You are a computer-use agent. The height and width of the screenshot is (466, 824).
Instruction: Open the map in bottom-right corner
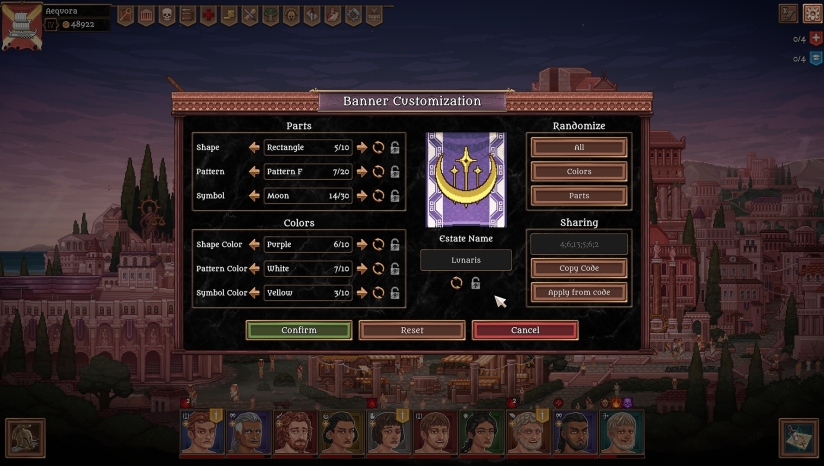tap(798, 437)
